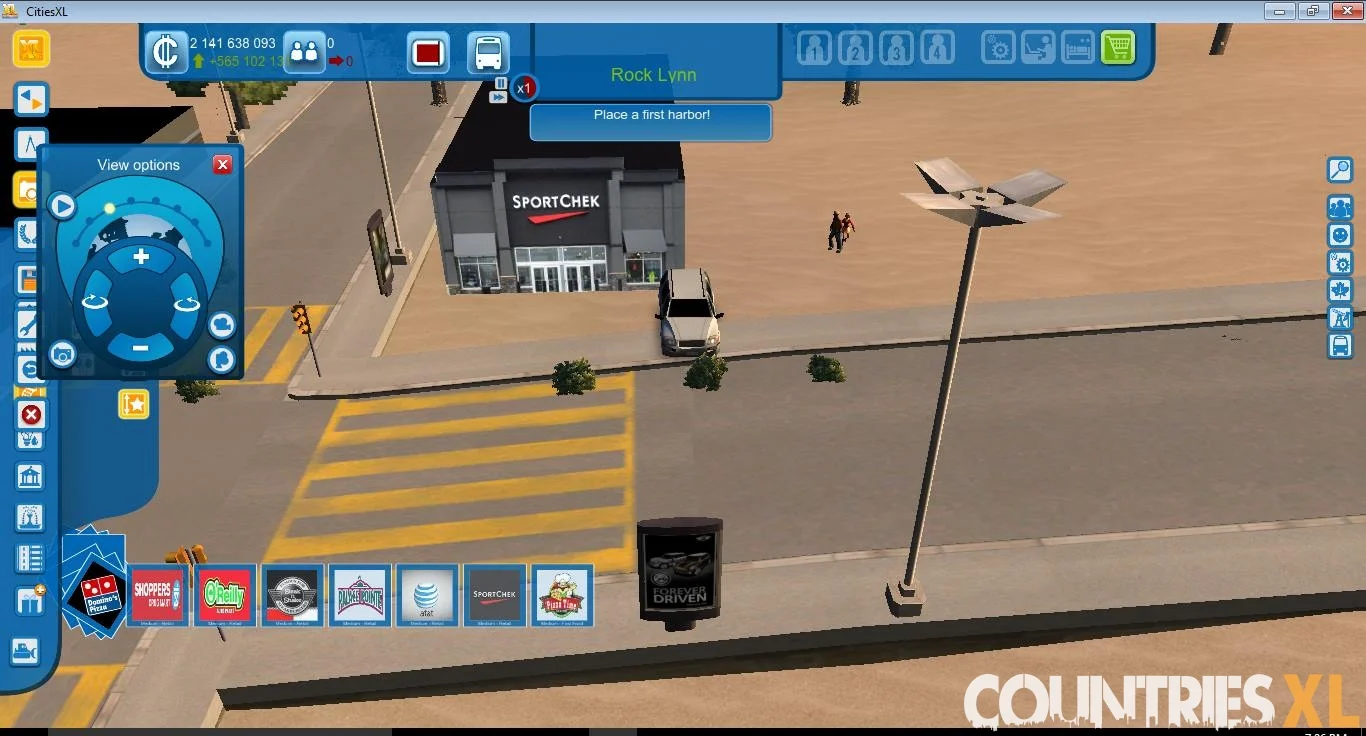The image size is (1366, 736).
Task: Show the citizen satisfaction smiley overlay
Action: click(x=1340, y=235)
